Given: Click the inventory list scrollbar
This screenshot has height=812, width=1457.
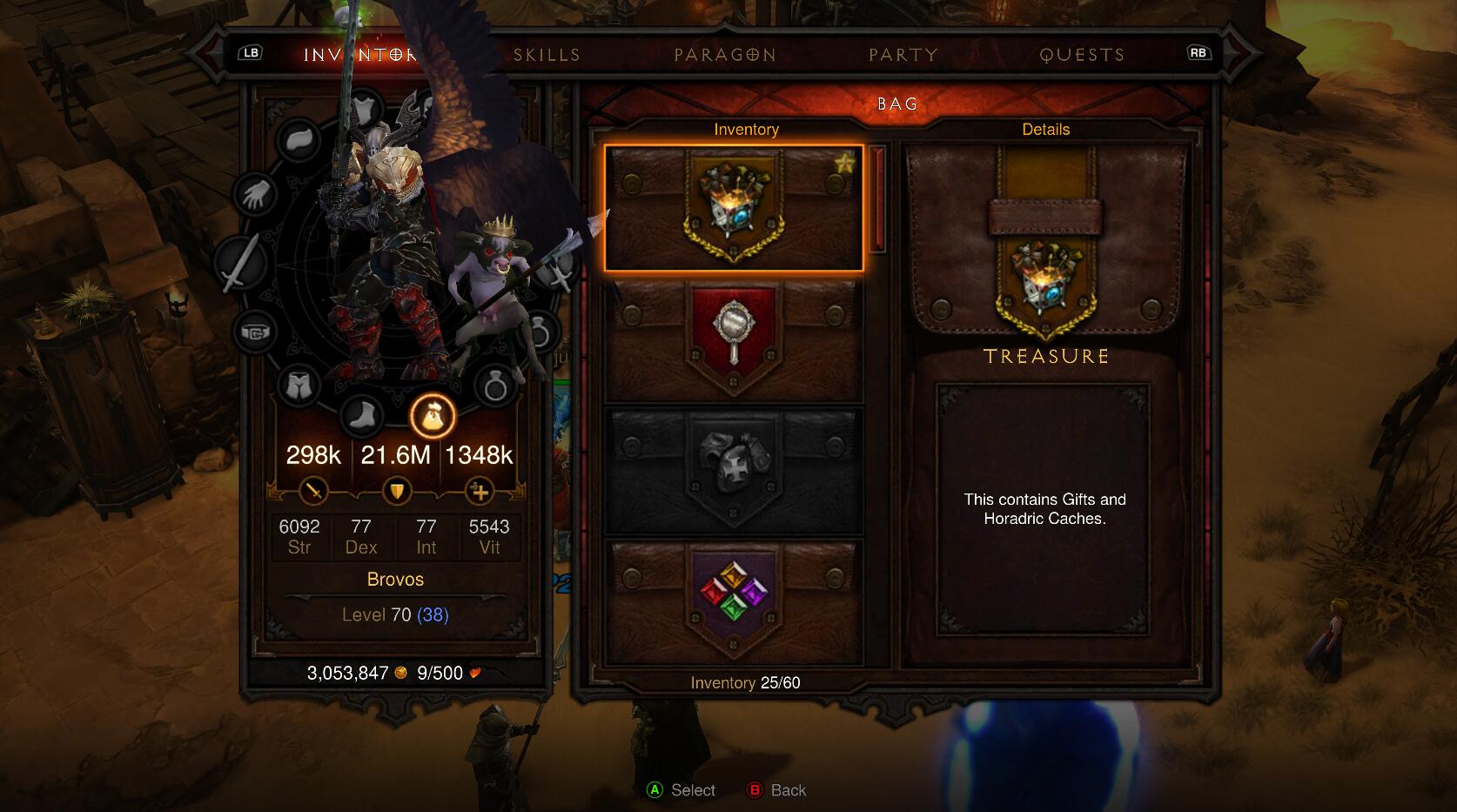Looking at the screenshot, I should click(x=877, y=200).
